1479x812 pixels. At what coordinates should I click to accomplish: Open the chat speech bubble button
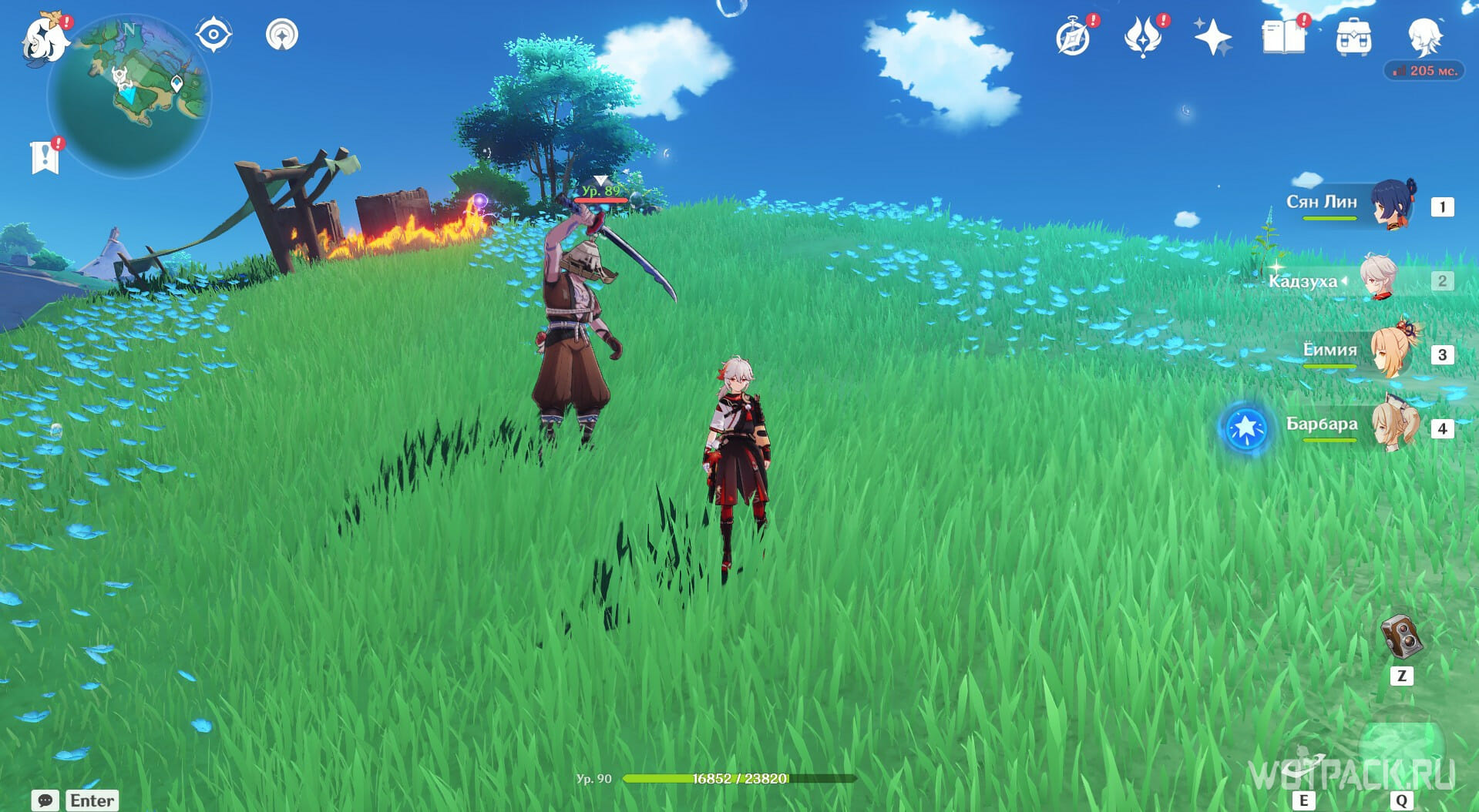(45, 800)
